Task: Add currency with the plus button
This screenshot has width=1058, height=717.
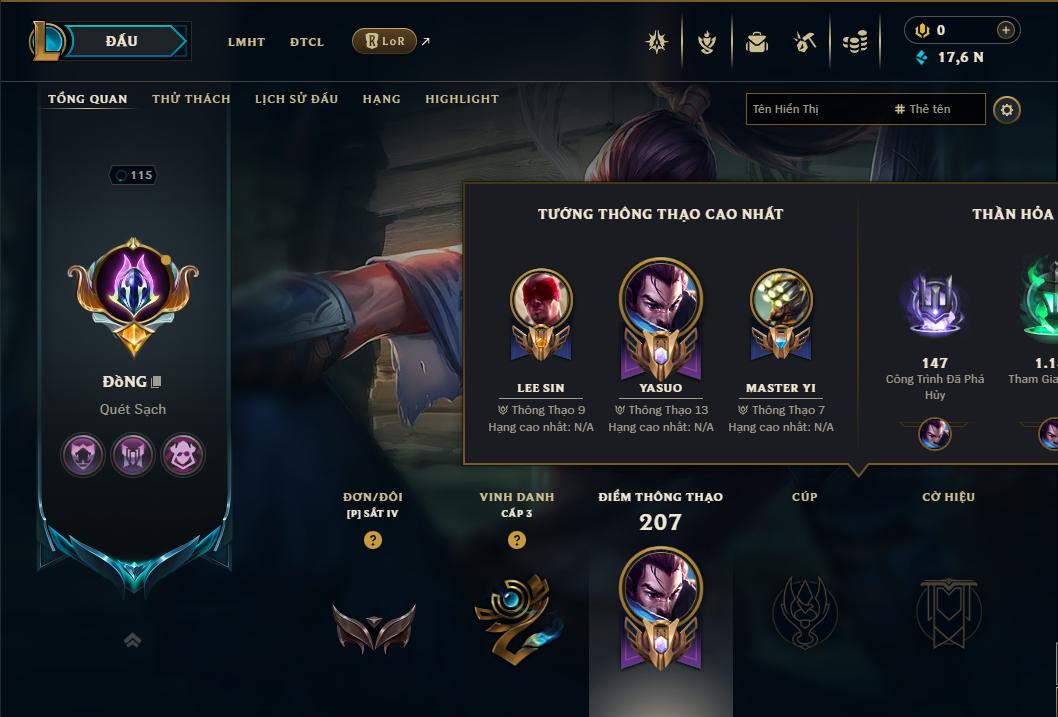Action: pos(1006,30)
